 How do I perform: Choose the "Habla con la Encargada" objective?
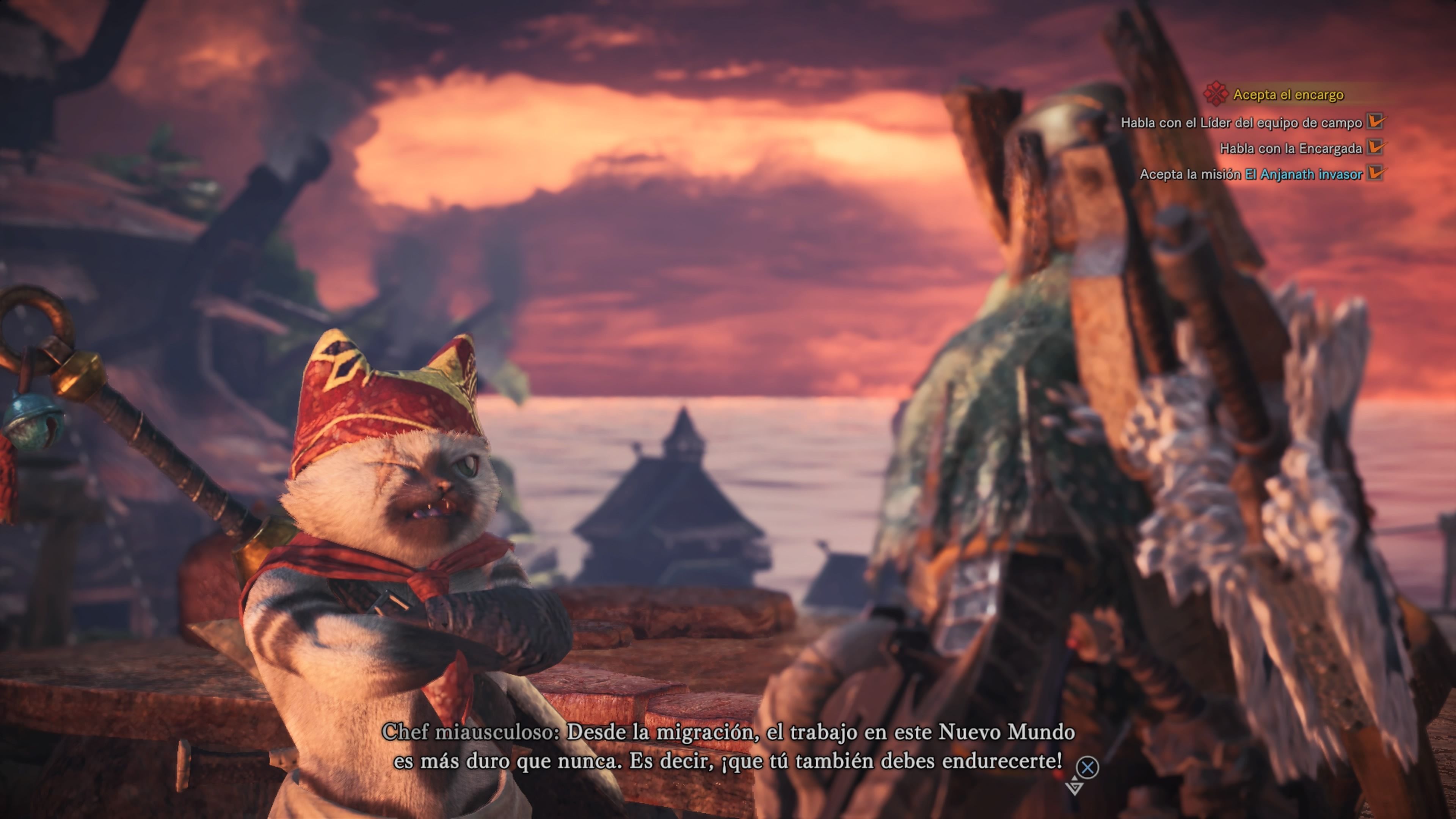(x=1290, y=149)
